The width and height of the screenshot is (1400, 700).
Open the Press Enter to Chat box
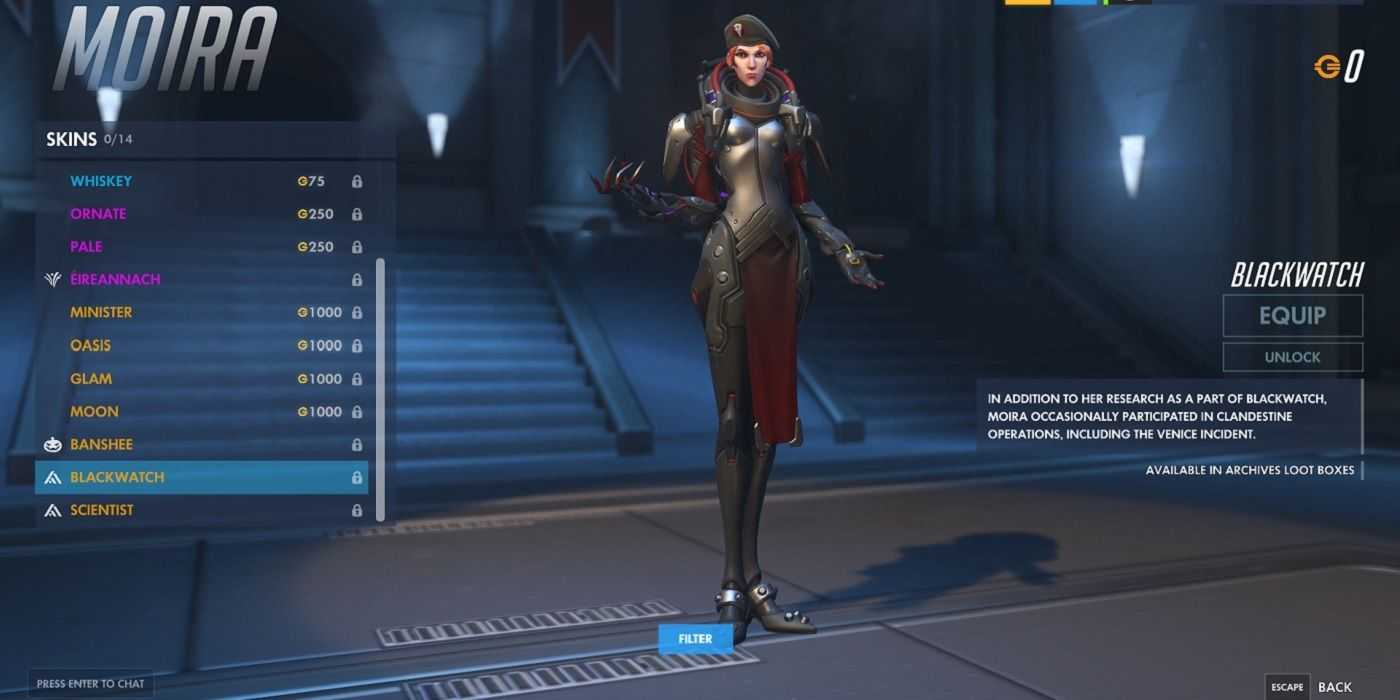(90, 684)
